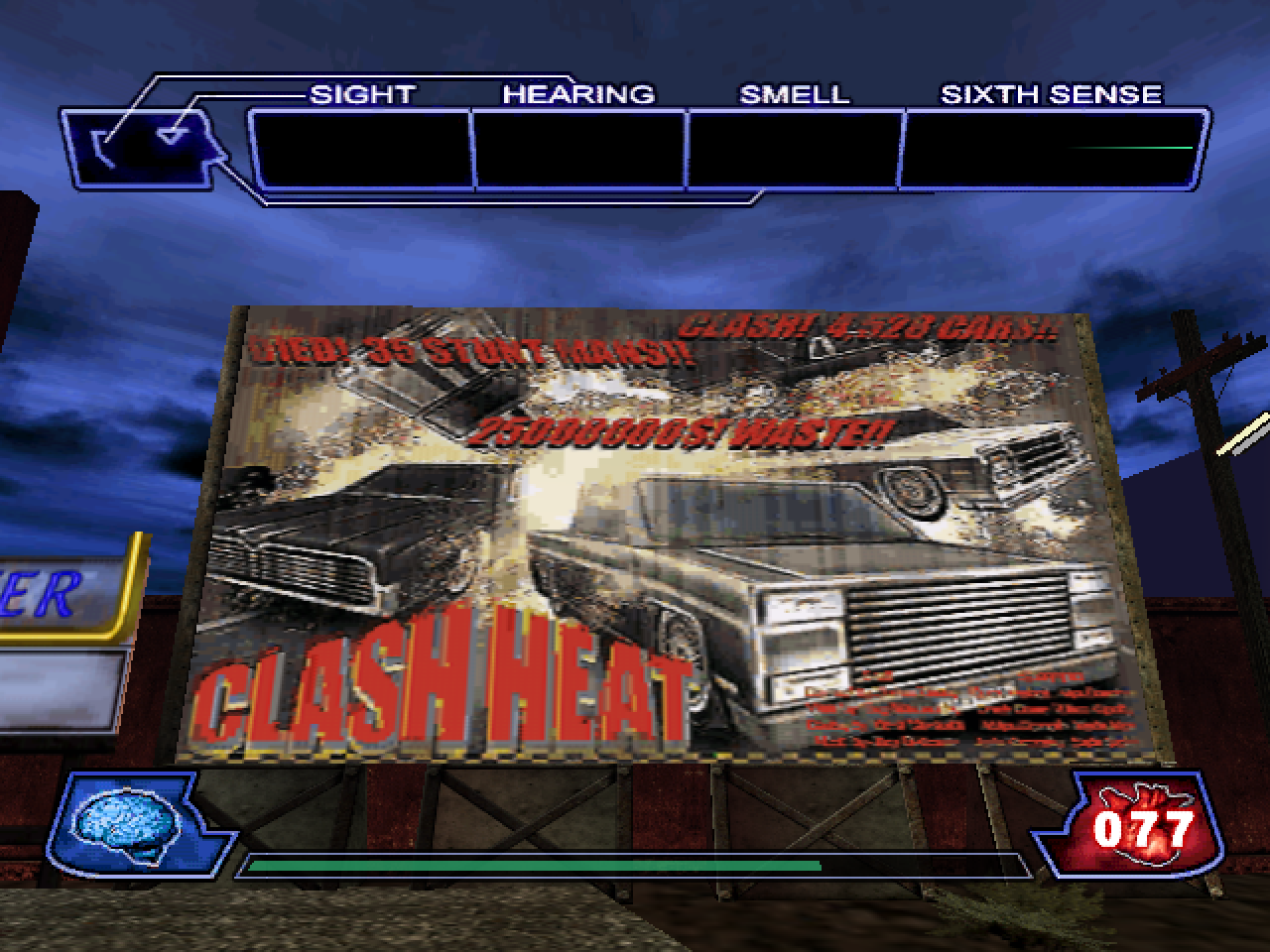
Task: Select the Sight sense monitor panel
Action: (x=361, y=150)
